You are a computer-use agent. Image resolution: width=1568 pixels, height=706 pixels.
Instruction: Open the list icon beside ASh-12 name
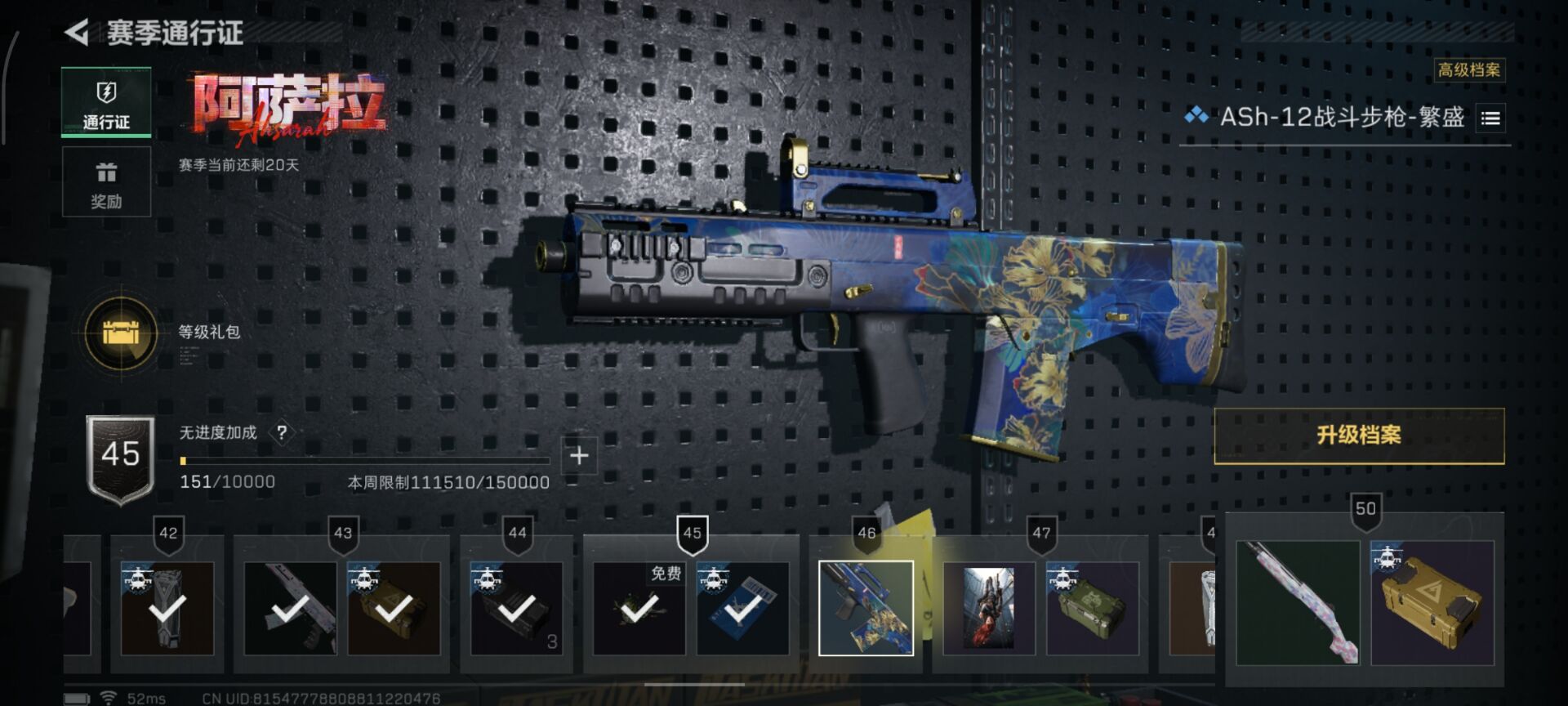[x=1490, y=118]
